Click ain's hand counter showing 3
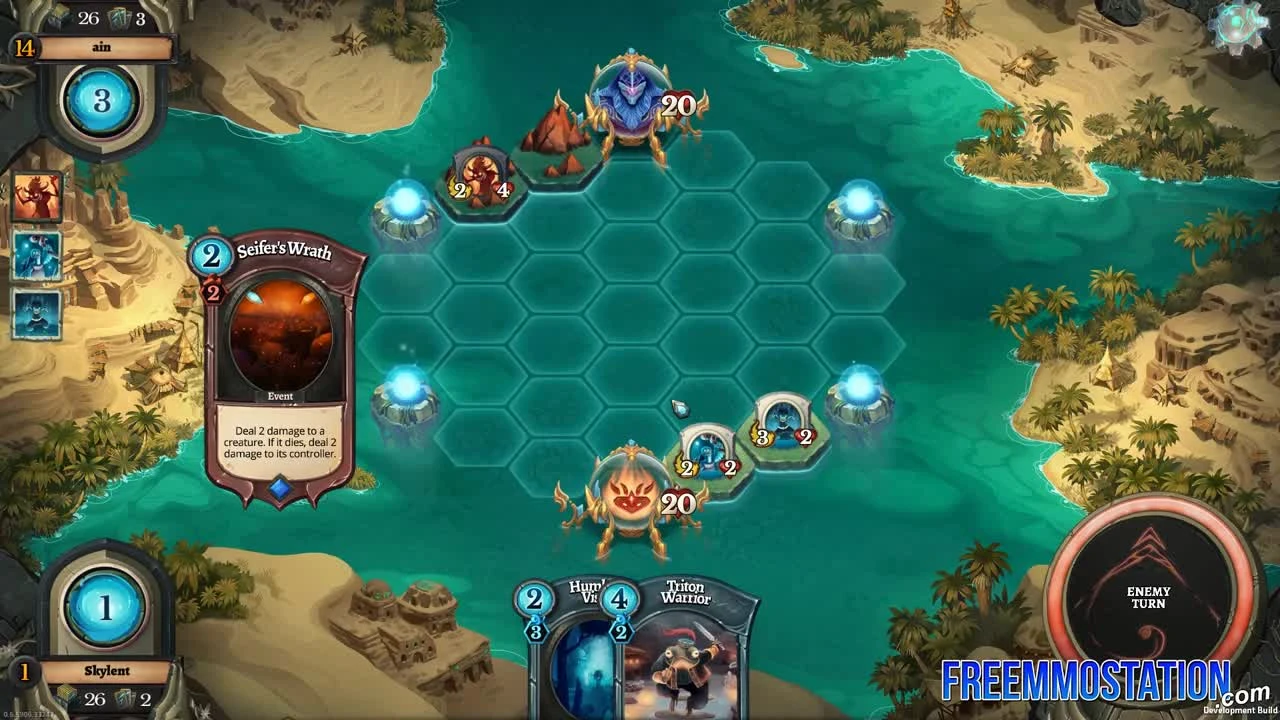 point(139,16)
